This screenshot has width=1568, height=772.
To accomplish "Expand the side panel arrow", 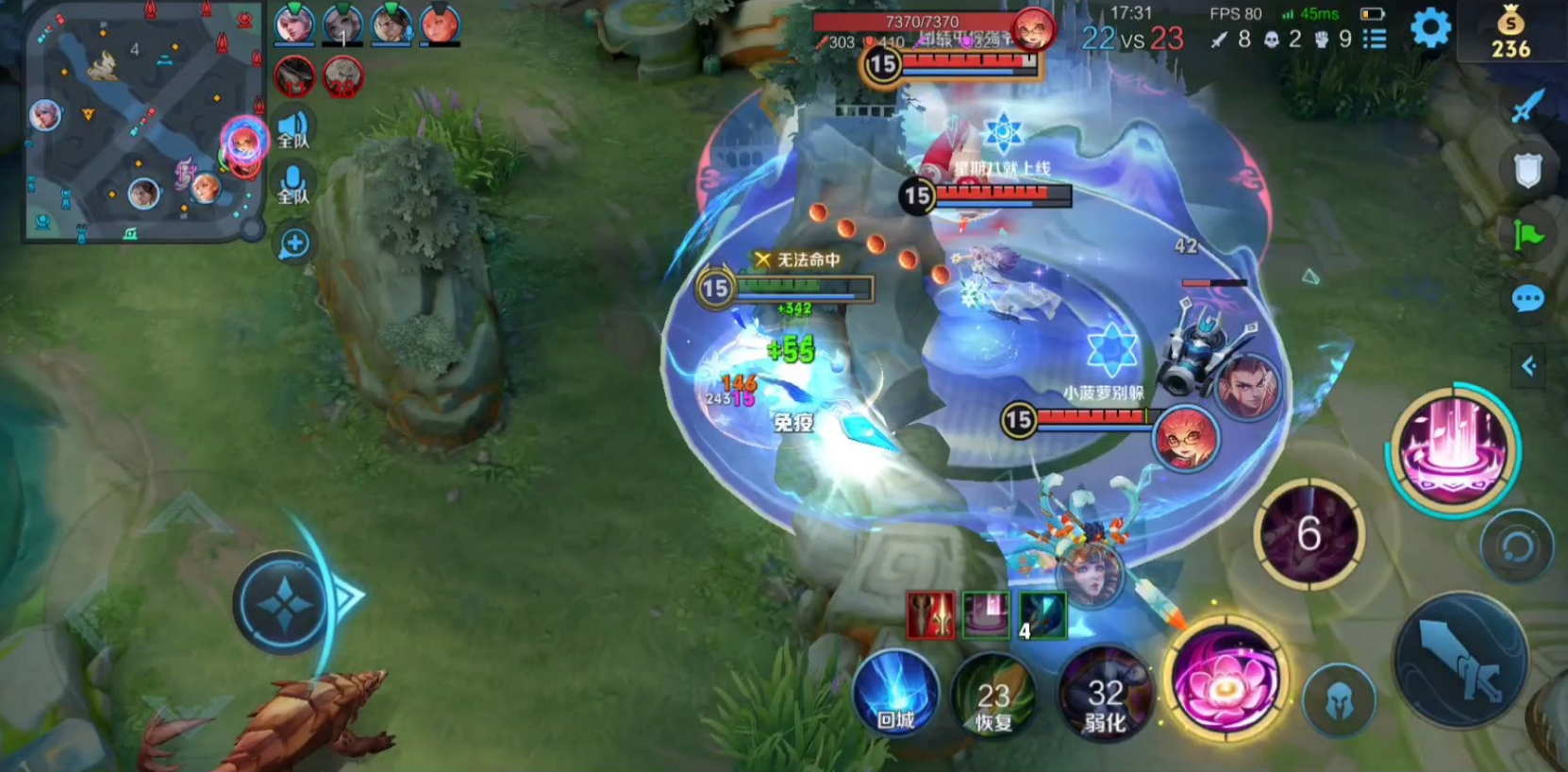I will coord(1528,365).
